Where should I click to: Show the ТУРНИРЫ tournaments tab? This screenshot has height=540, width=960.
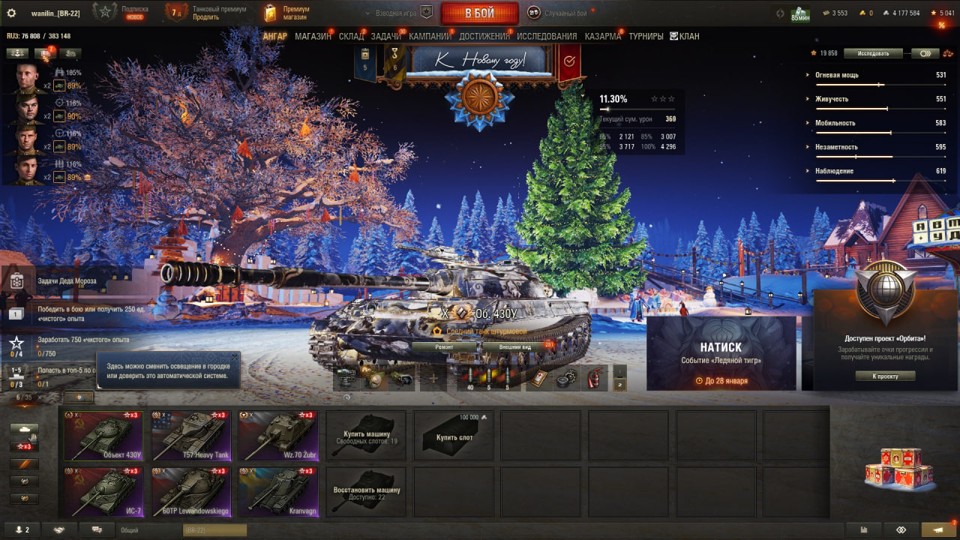click(646, 37)
